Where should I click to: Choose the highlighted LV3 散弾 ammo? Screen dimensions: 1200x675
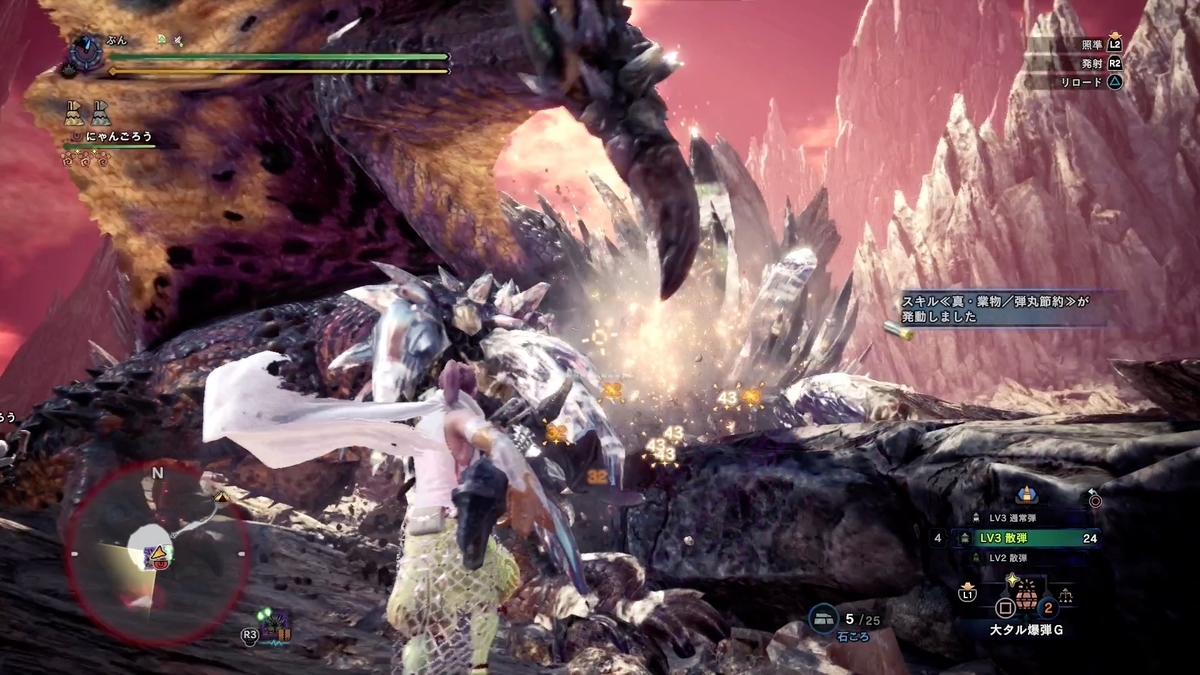1018,538
